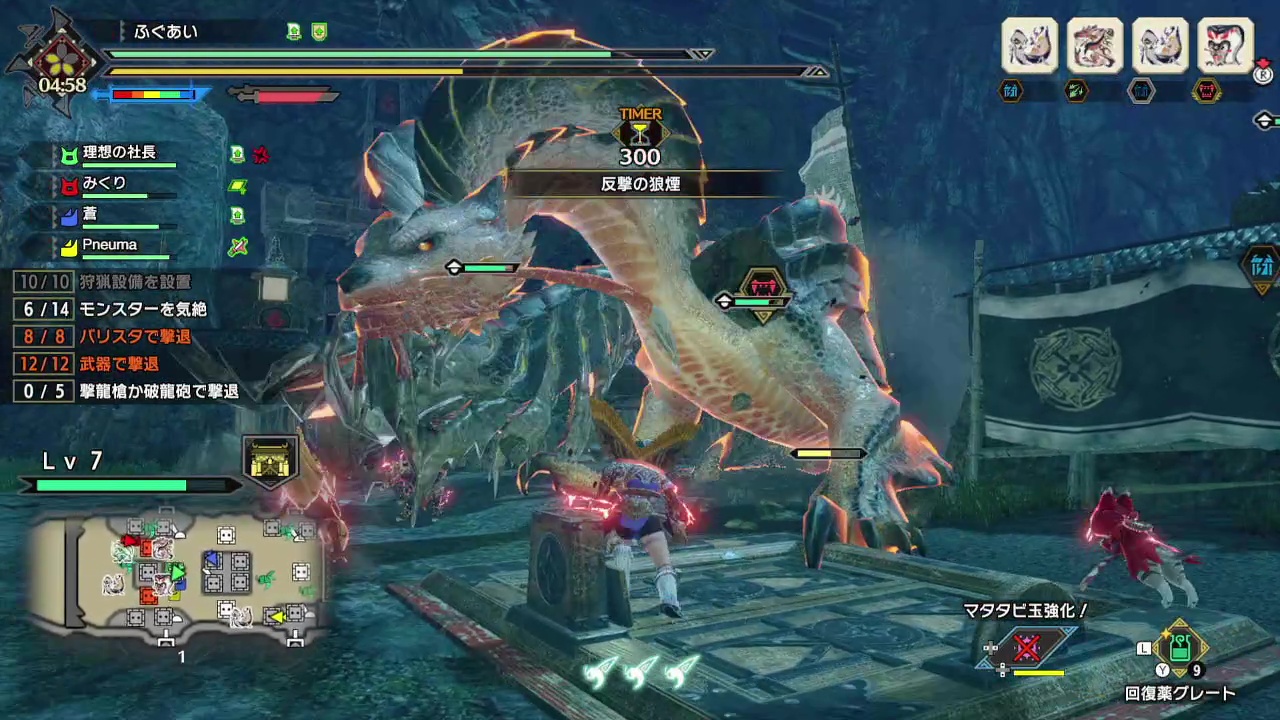Select player Pneuma in the party list
Image resolution: width=1280 pixels, height=720 pixels.
[110, 245]
